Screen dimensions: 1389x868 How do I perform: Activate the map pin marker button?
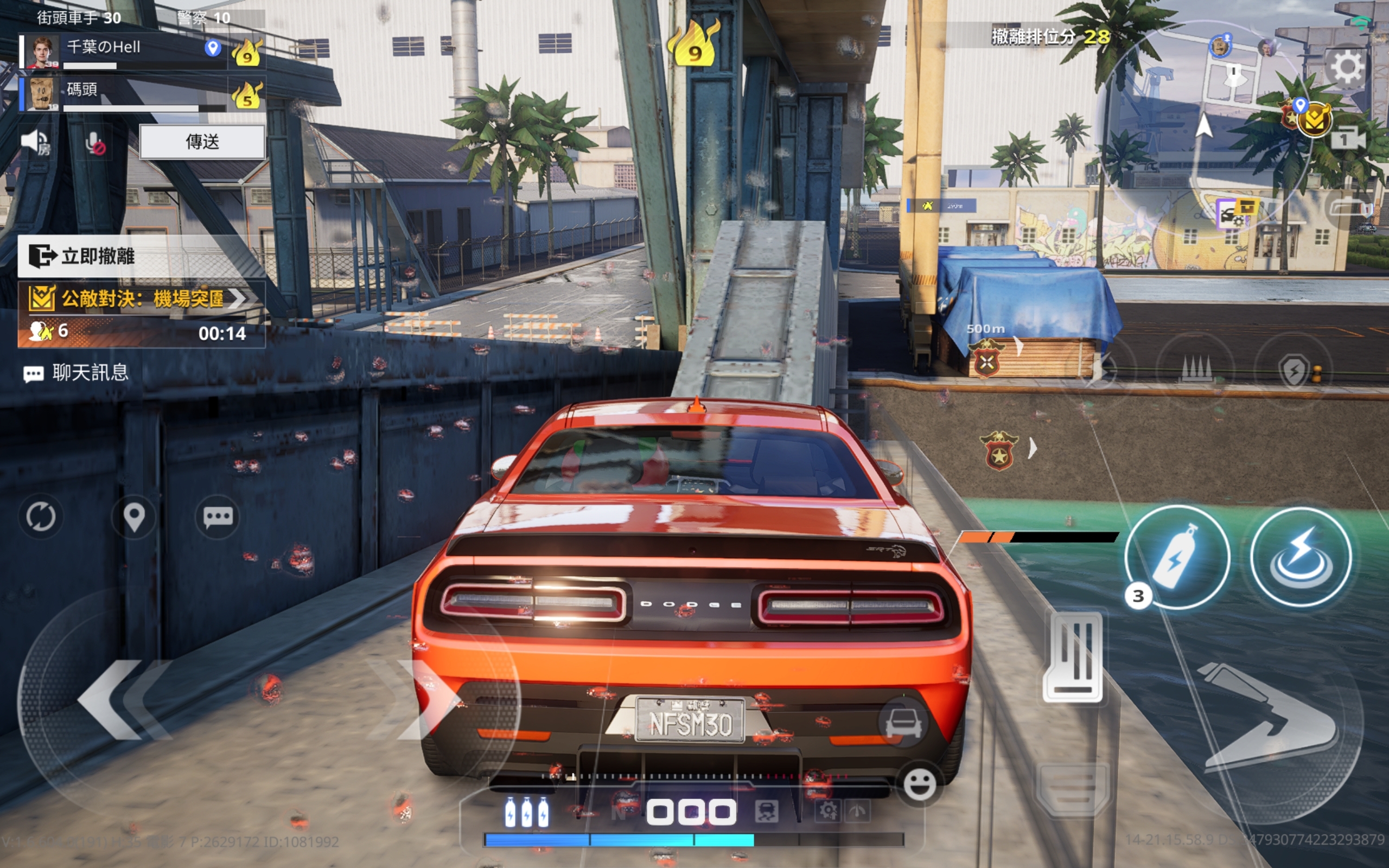click(x=133, y=516)
